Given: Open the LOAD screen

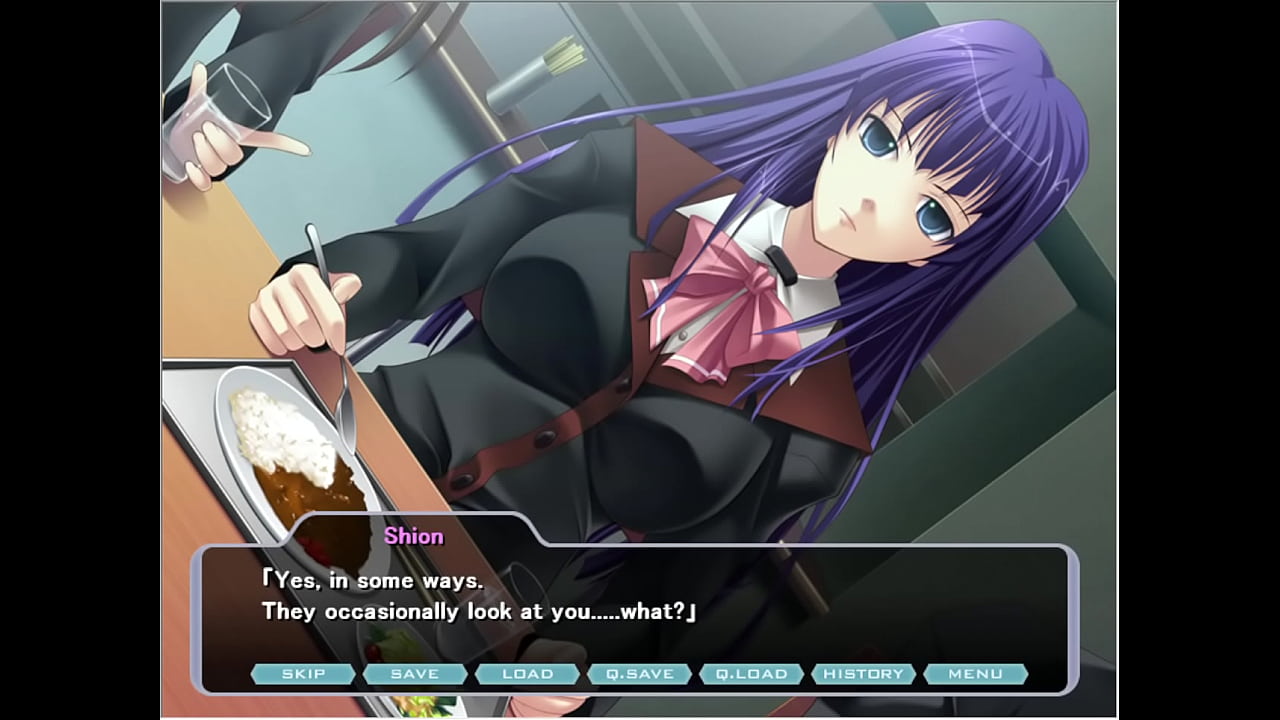Looking at the screenshot, I should coord(528,673).
